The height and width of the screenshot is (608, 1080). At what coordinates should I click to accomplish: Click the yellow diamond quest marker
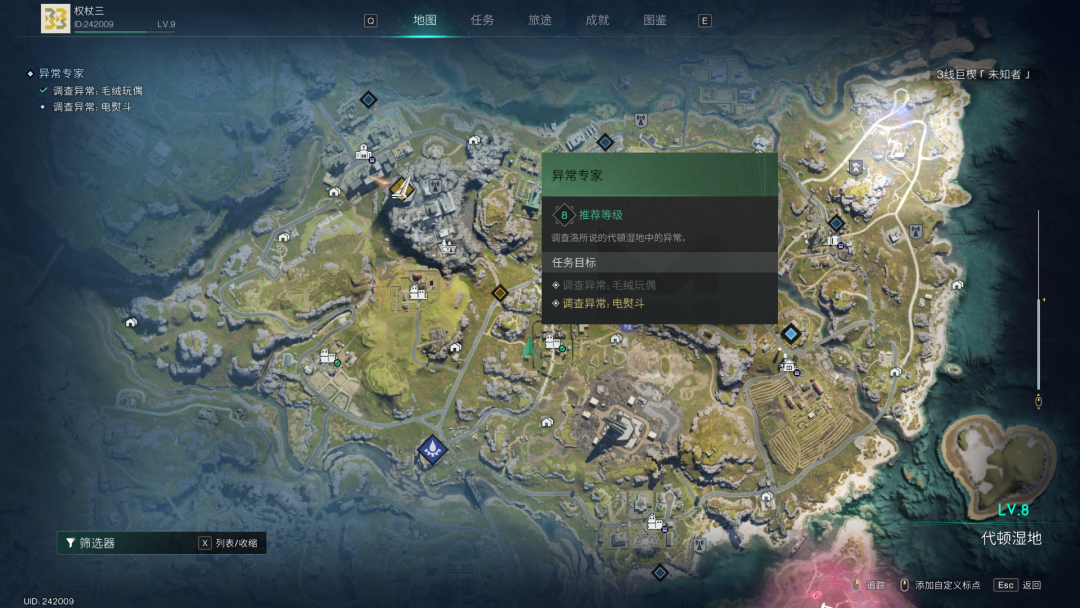point(499,293)
